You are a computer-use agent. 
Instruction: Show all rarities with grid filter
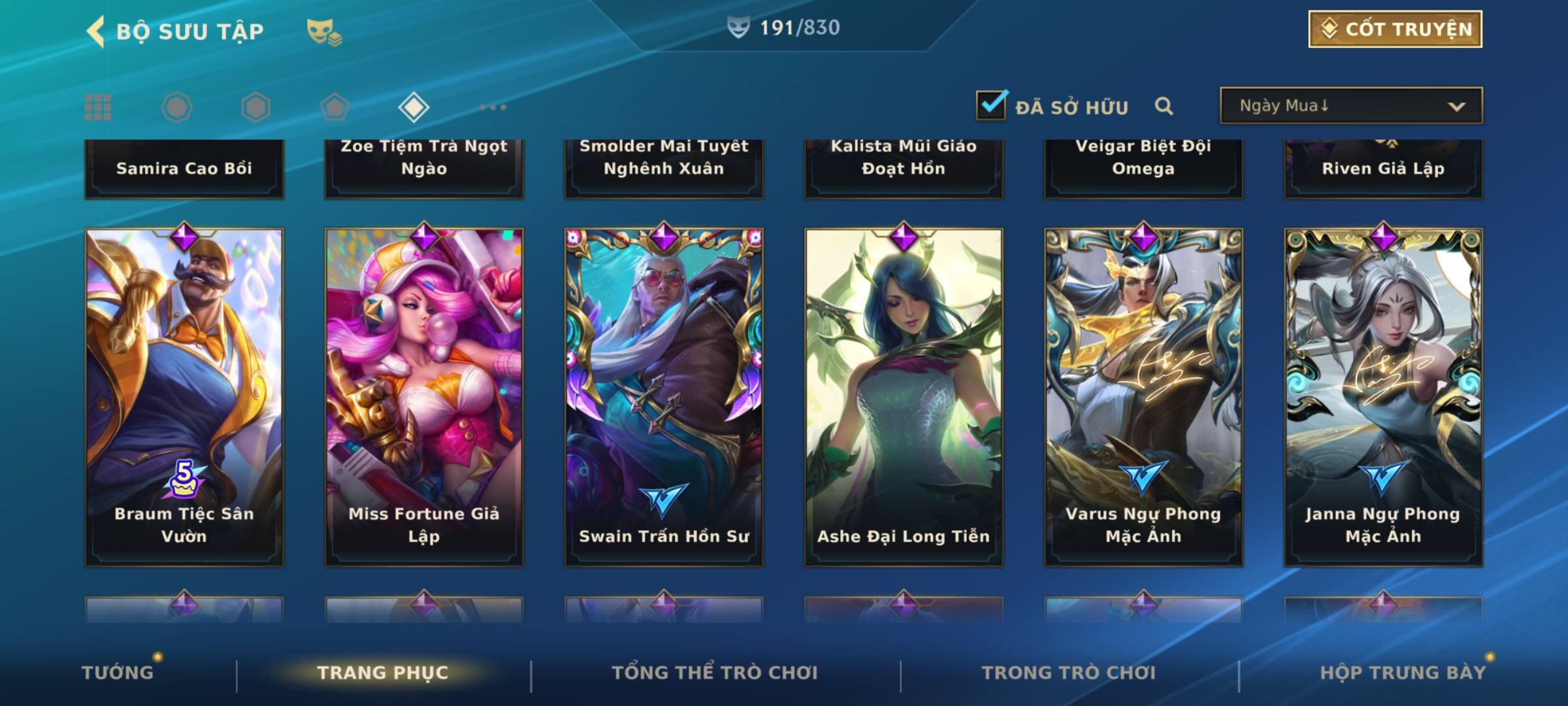[x=98, y=107]
